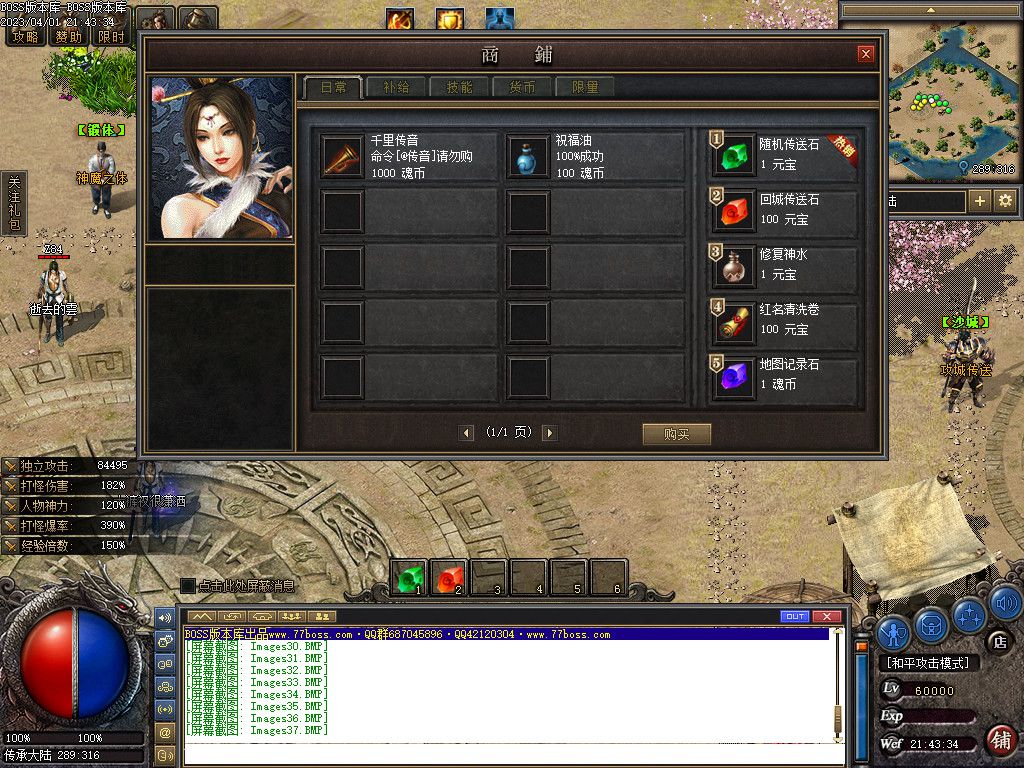This screenshot has height=768, width=1024.
Task: Show the 限量 shop tab
Action: [x=585, y=88]
